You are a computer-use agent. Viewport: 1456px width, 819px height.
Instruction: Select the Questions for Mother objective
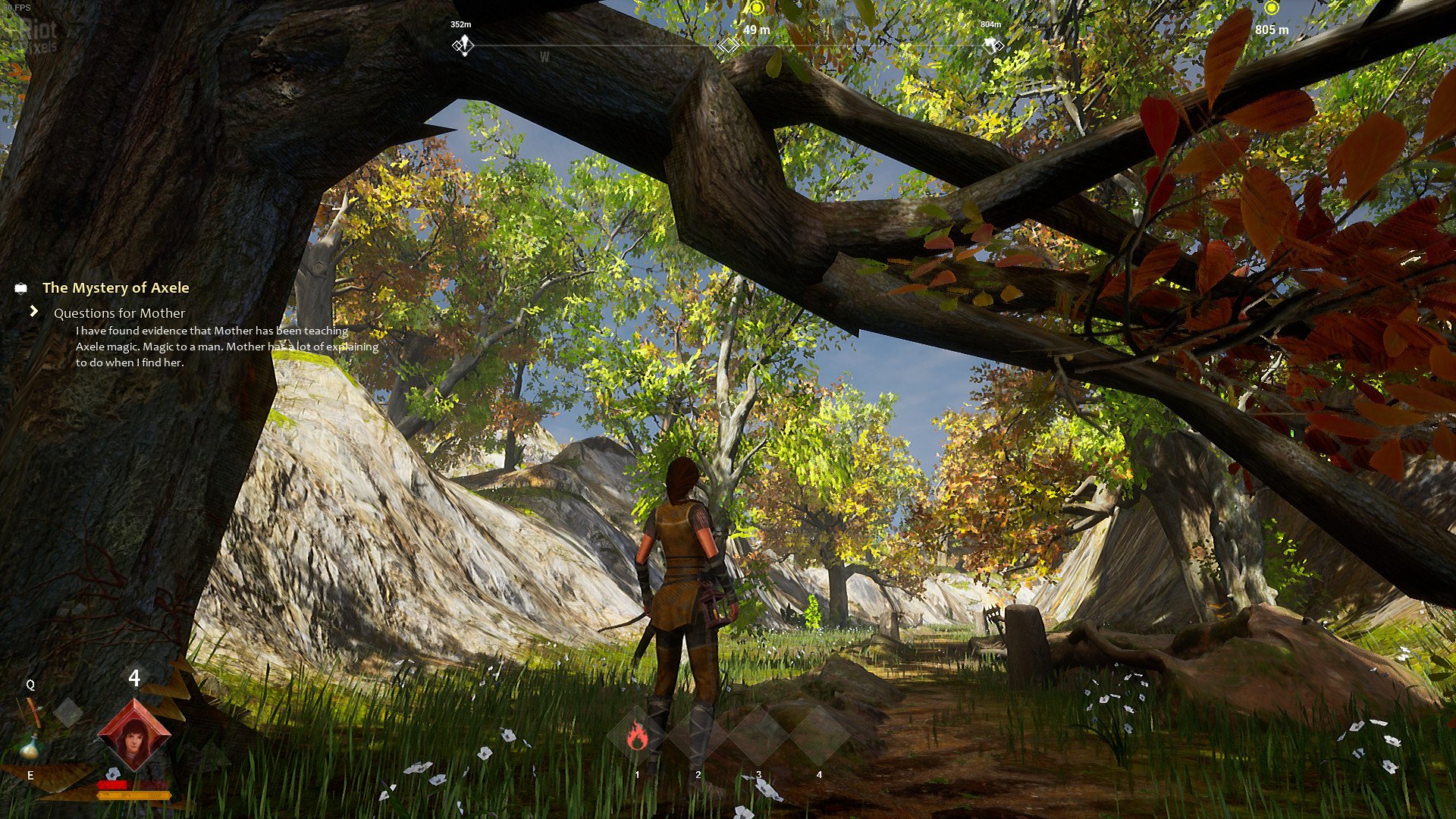[119, 313]
